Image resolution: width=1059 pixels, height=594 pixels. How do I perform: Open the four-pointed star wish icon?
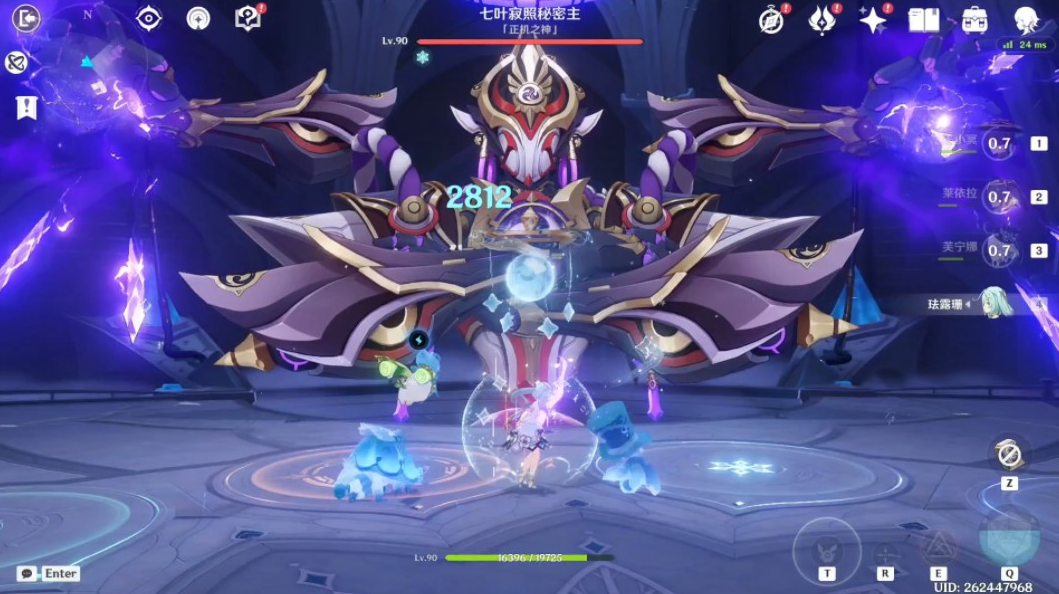coord(873,20)
